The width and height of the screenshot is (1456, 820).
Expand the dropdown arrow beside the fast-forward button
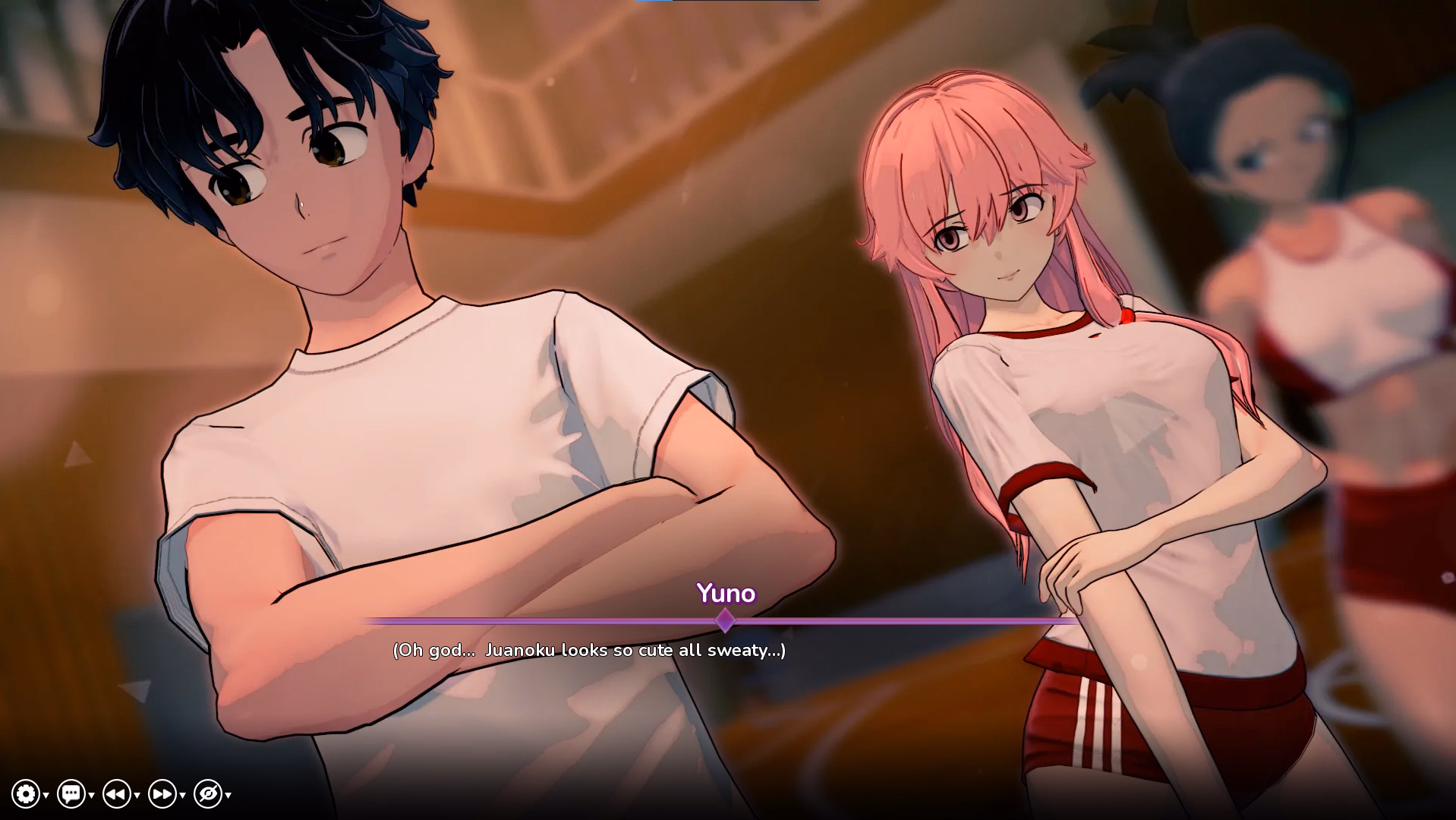tap(183, 796)
